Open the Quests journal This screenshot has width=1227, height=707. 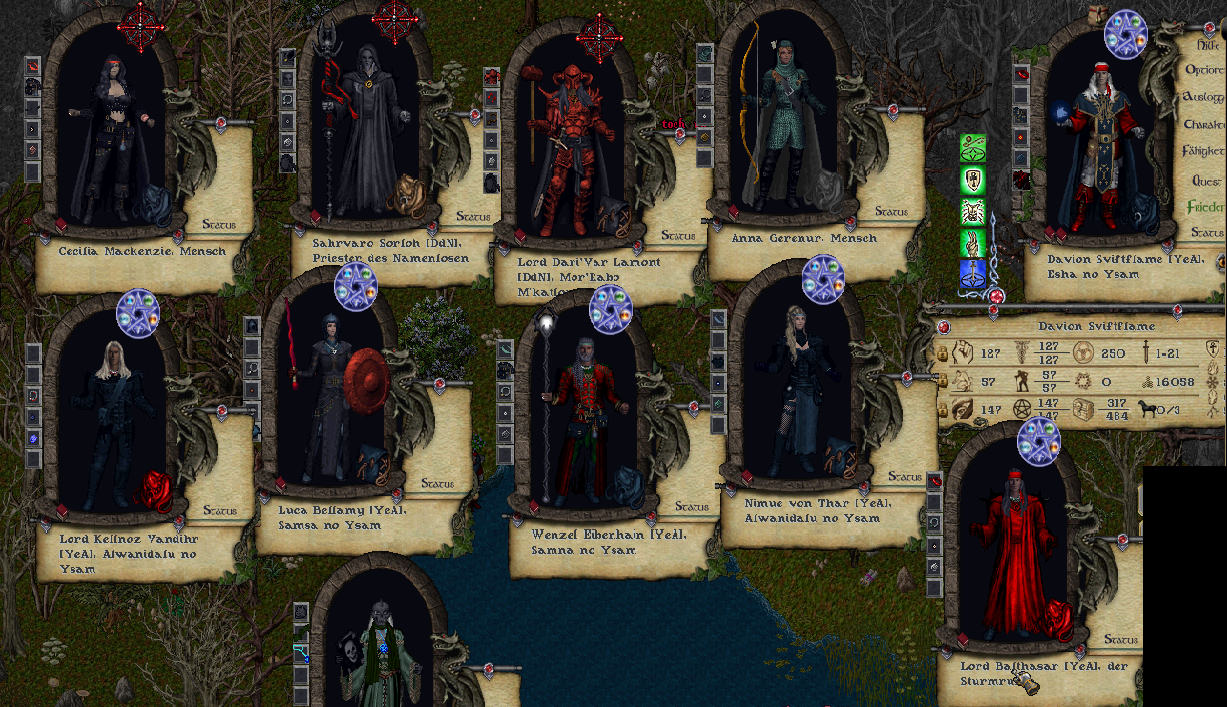[1207, 181]
